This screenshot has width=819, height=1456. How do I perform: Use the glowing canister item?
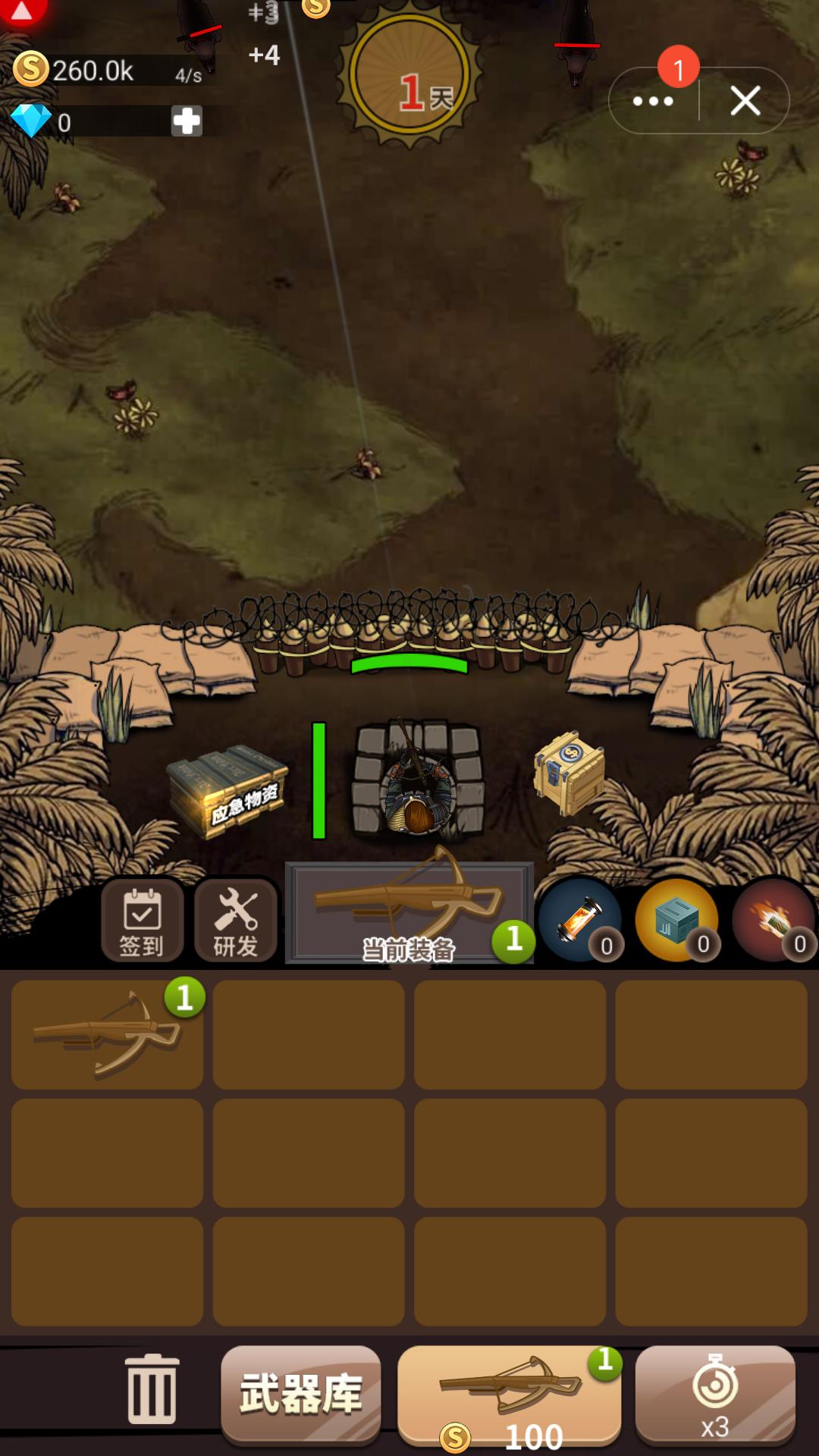(x=581, y=920)
